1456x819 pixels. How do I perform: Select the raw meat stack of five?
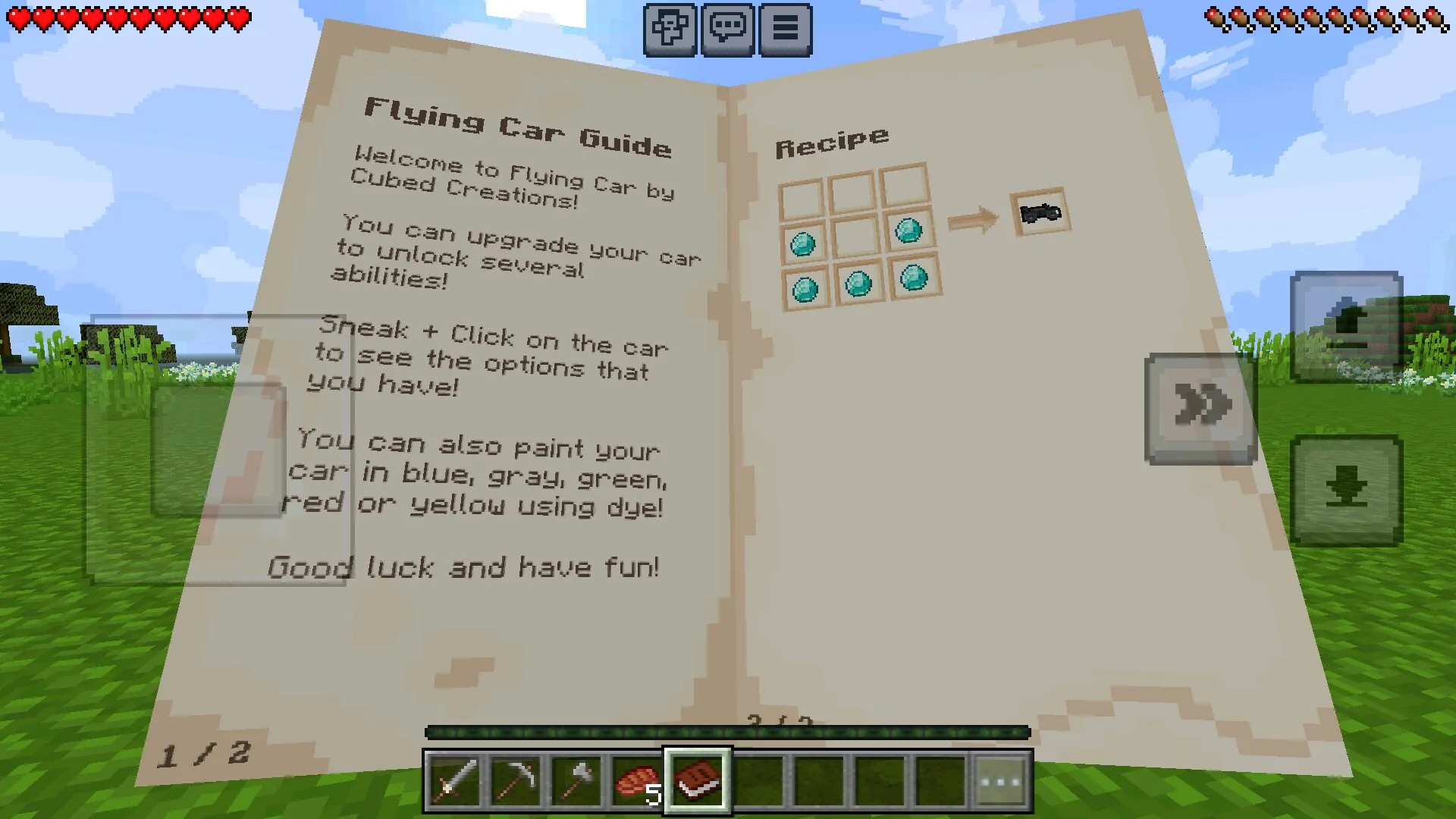click(x=637, y=781)
